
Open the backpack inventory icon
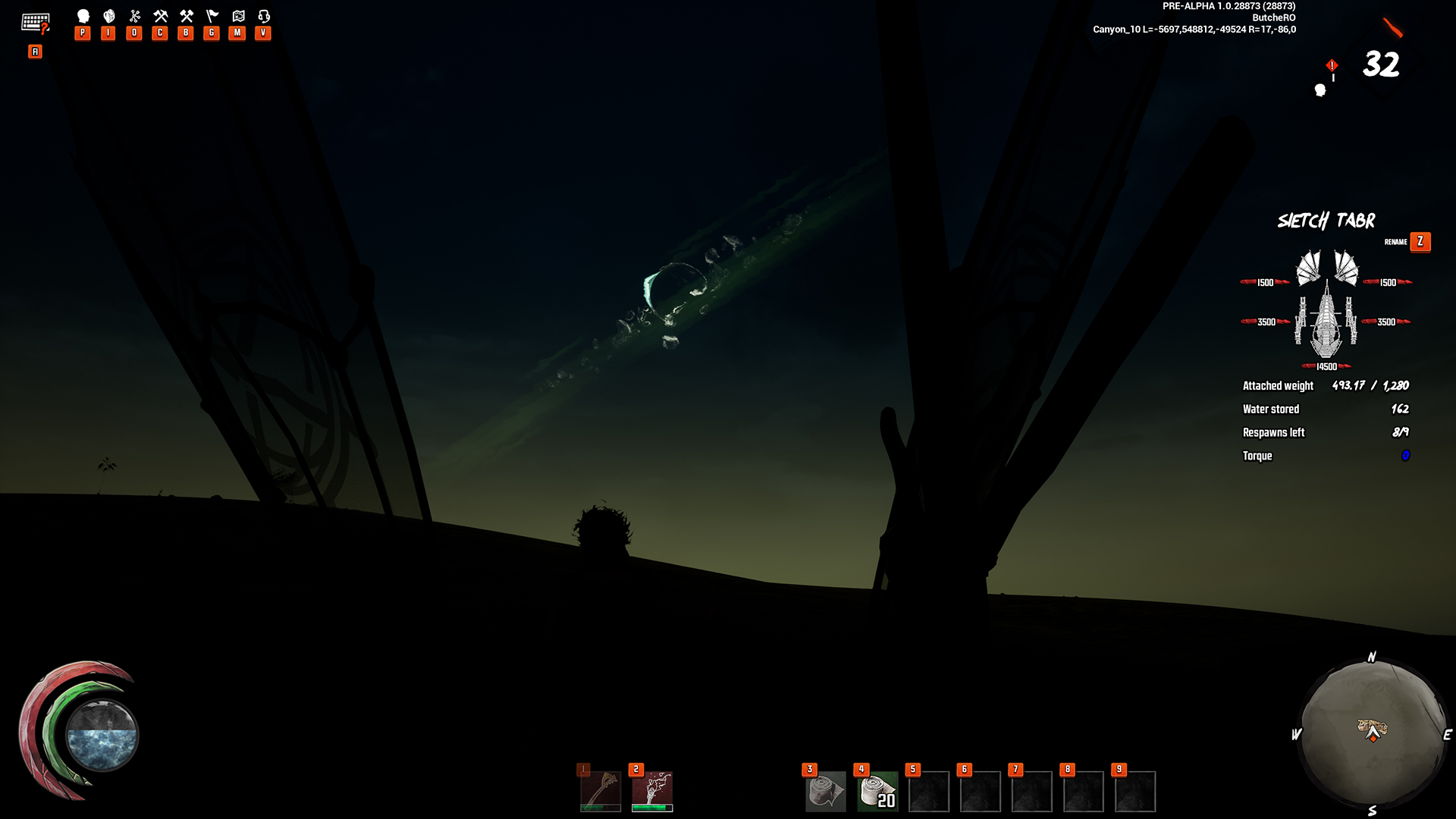click(109, 16)
